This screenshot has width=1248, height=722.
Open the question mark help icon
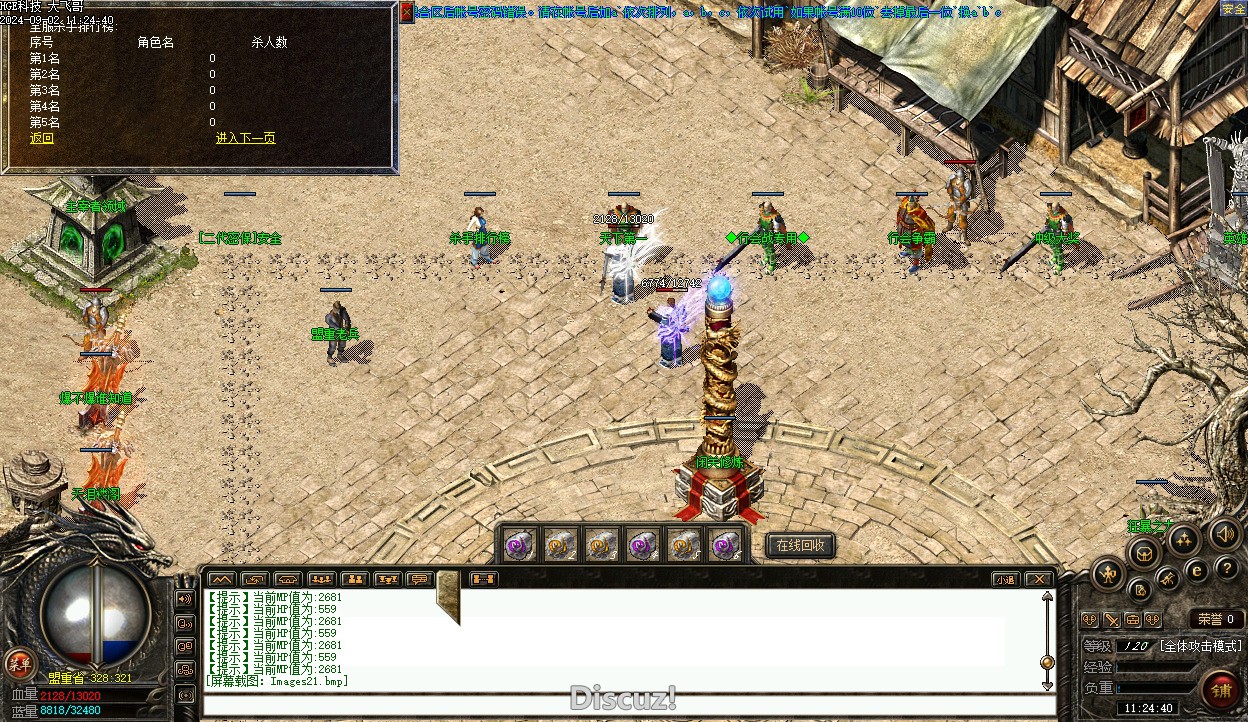tap(1227, 568)
